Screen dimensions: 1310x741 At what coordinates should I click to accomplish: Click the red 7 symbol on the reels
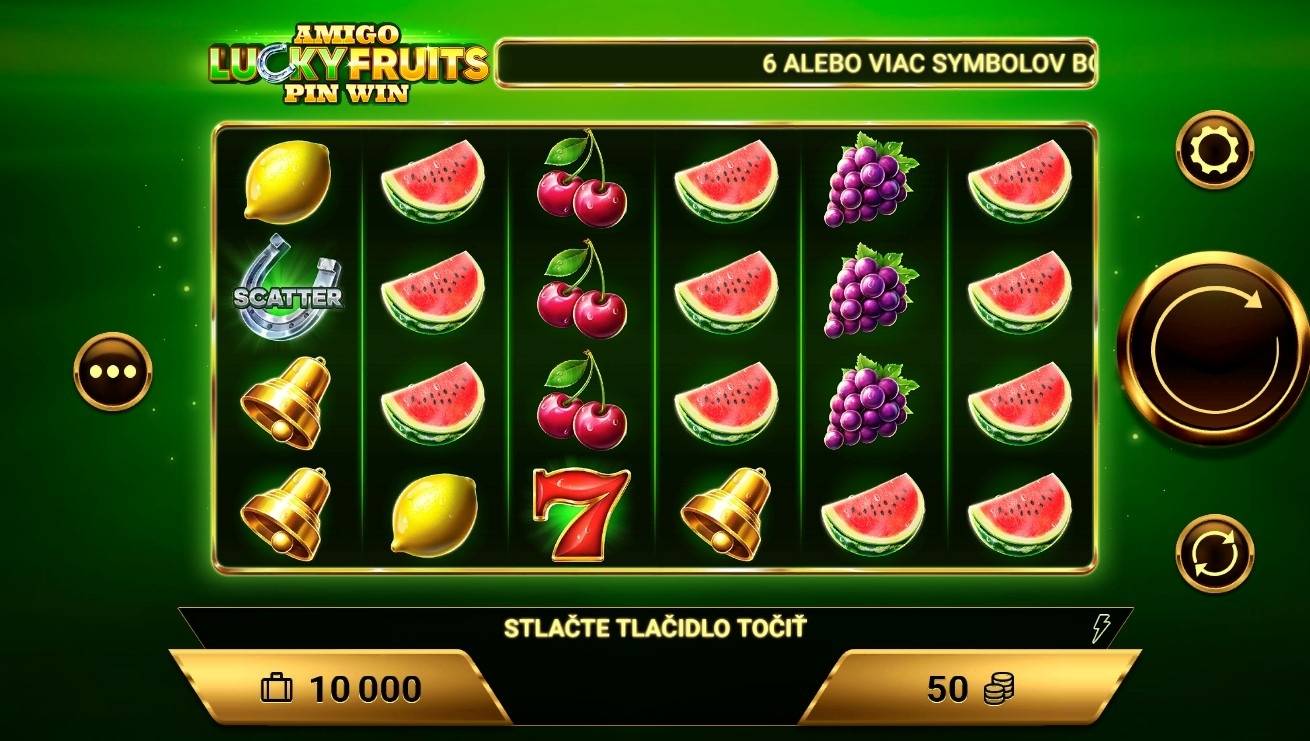click(x=580, y=513)
